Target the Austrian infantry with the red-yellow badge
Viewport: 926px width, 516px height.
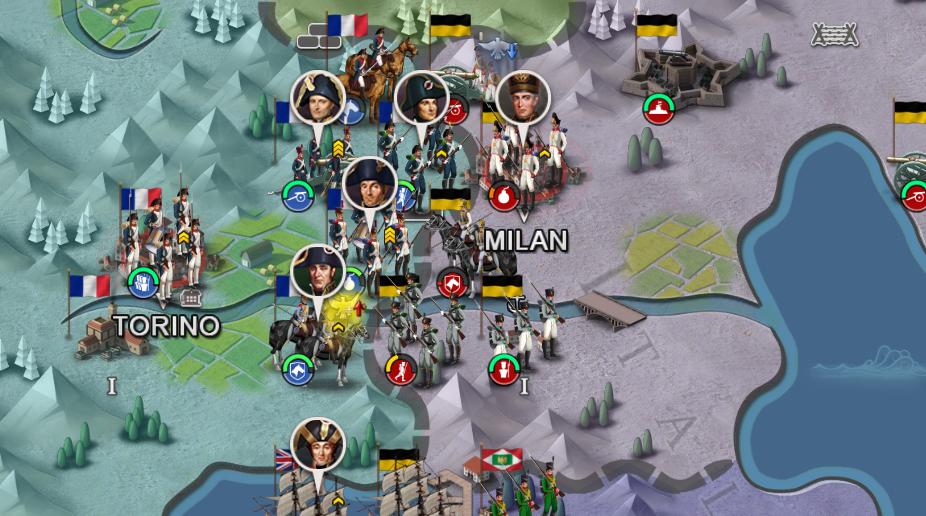tap(401, 369)
